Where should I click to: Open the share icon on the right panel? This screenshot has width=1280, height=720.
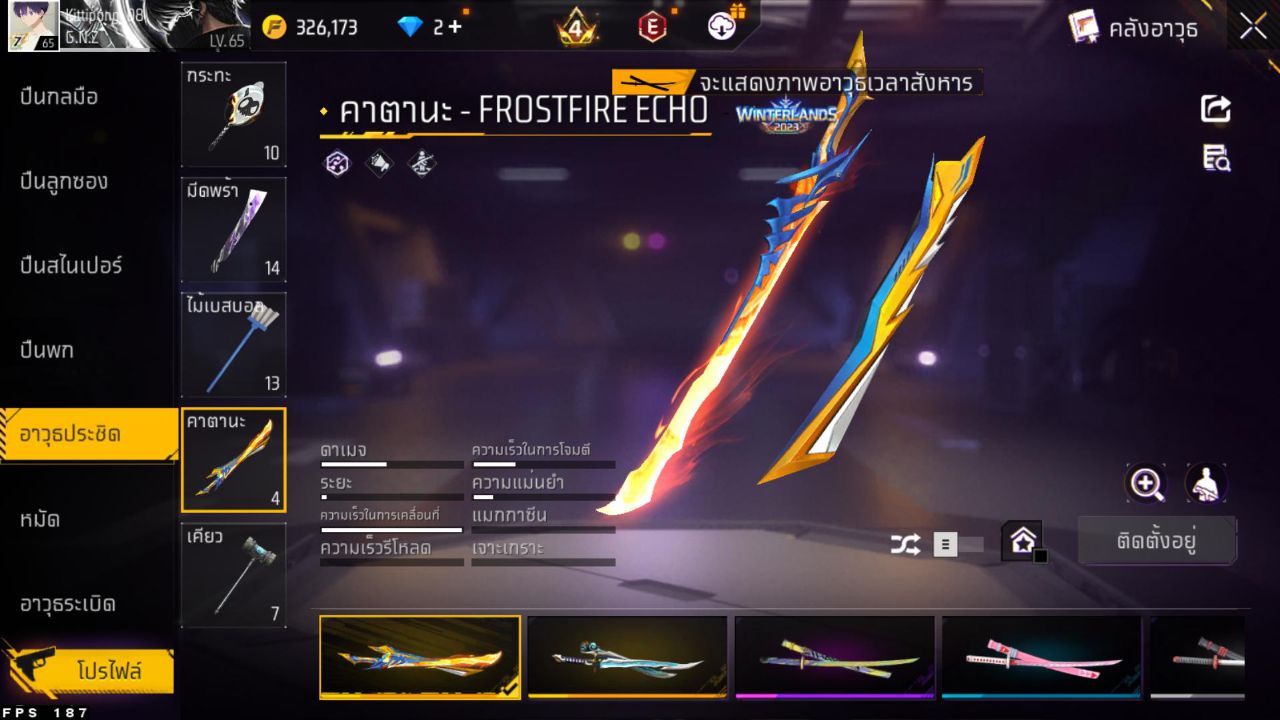(1215, 110)
